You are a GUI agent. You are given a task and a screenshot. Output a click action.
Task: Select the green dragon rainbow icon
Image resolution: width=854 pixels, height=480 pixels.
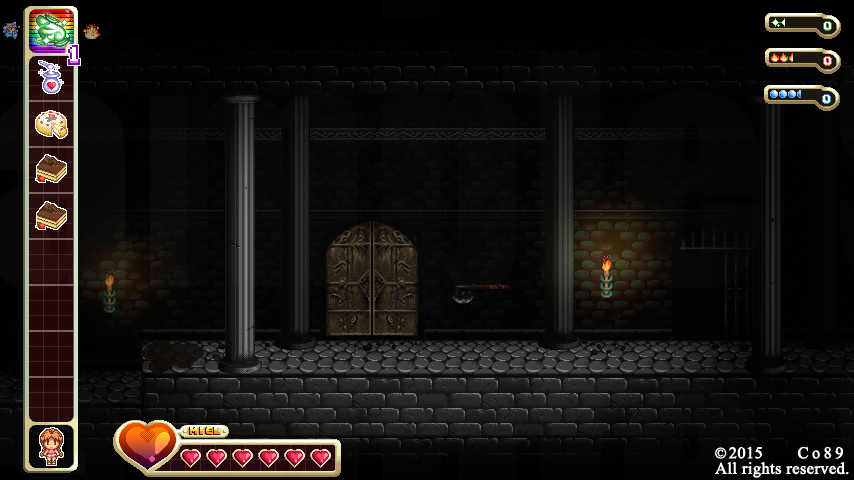pos(50,31)
